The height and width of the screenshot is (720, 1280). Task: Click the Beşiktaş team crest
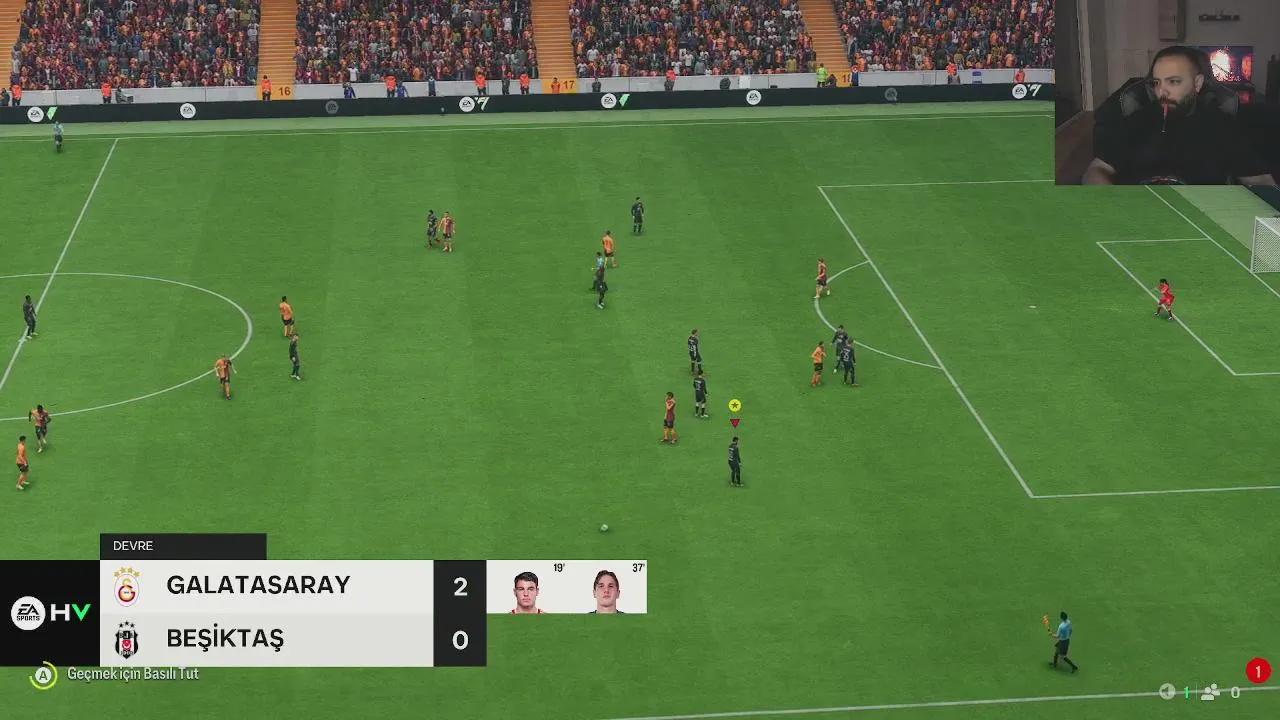(x=127, y=640)
